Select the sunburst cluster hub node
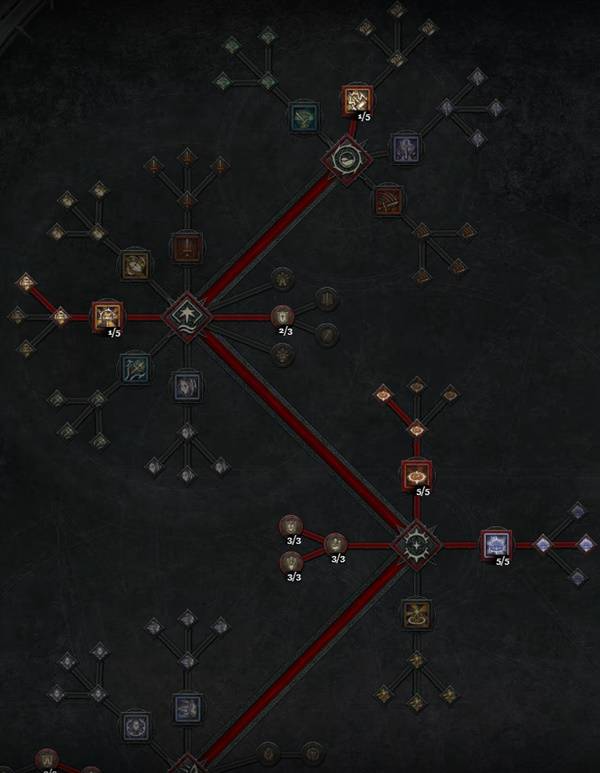Viewport: 600px width, 773px height. pos(411,545)
